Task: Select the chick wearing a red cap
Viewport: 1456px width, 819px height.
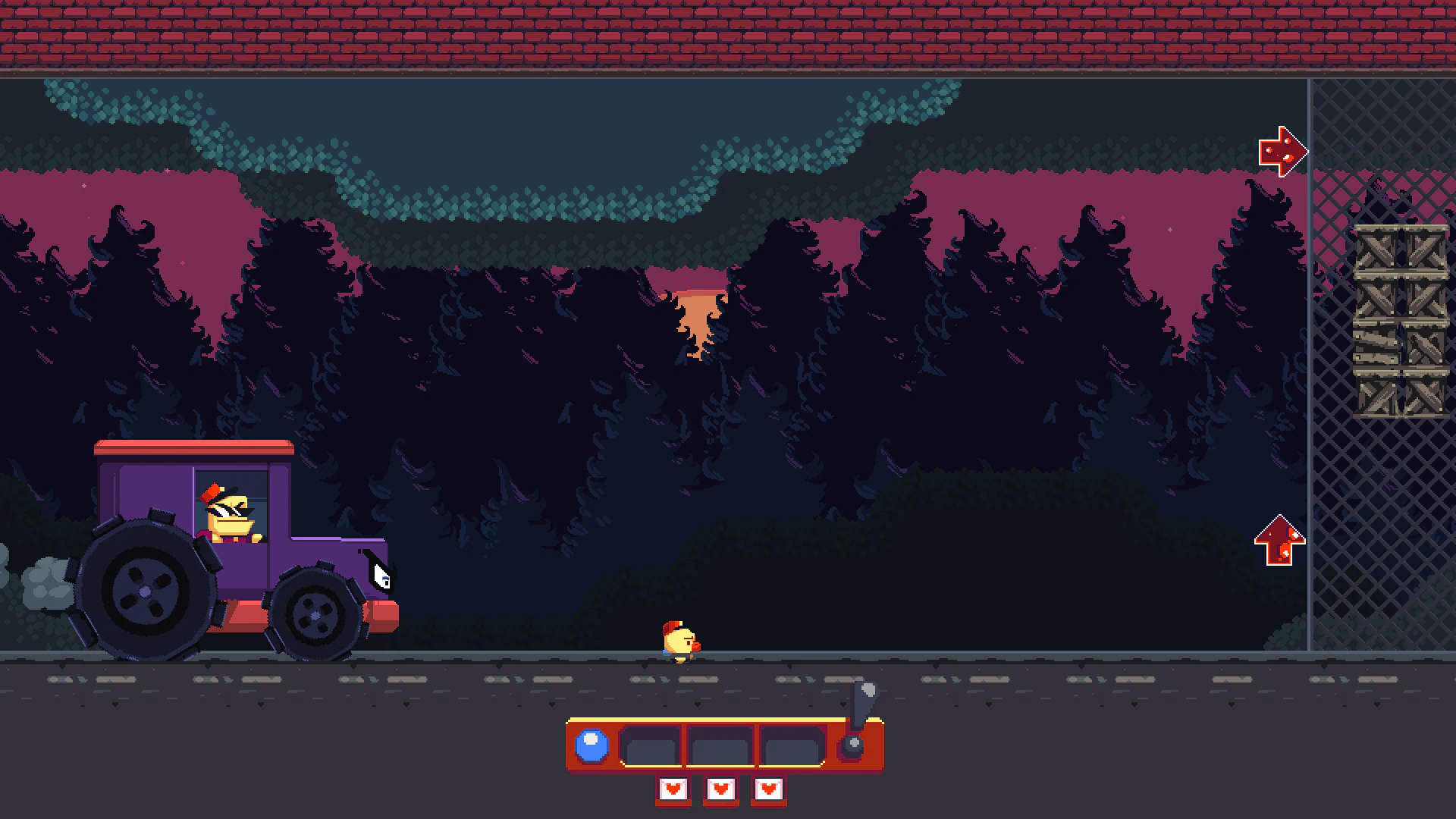Action: point(679,639)
